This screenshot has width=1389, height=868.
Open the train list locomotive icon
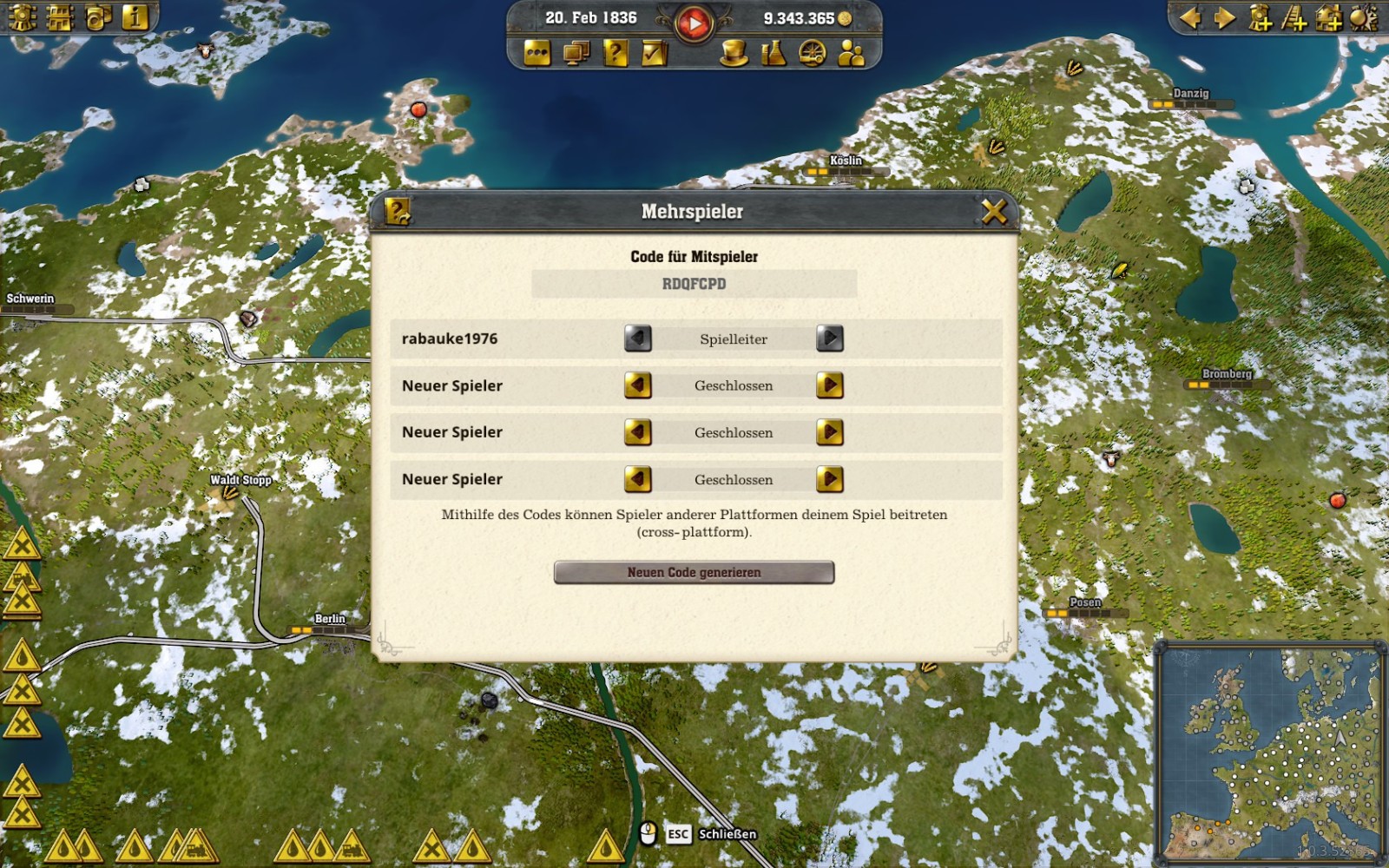tap(22, 18)
